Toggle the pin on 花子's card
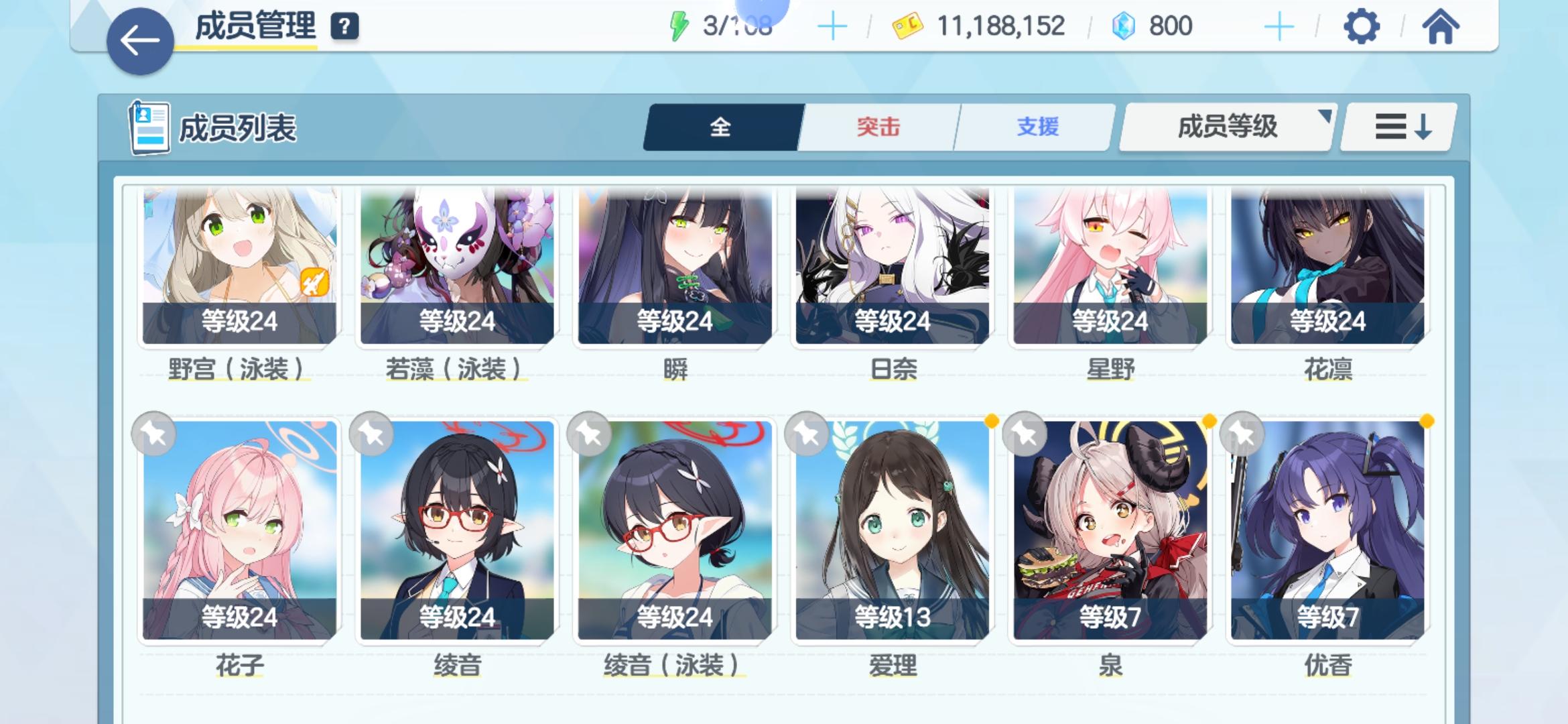Screen dimensions: 1568x724 tap(154, 434)
